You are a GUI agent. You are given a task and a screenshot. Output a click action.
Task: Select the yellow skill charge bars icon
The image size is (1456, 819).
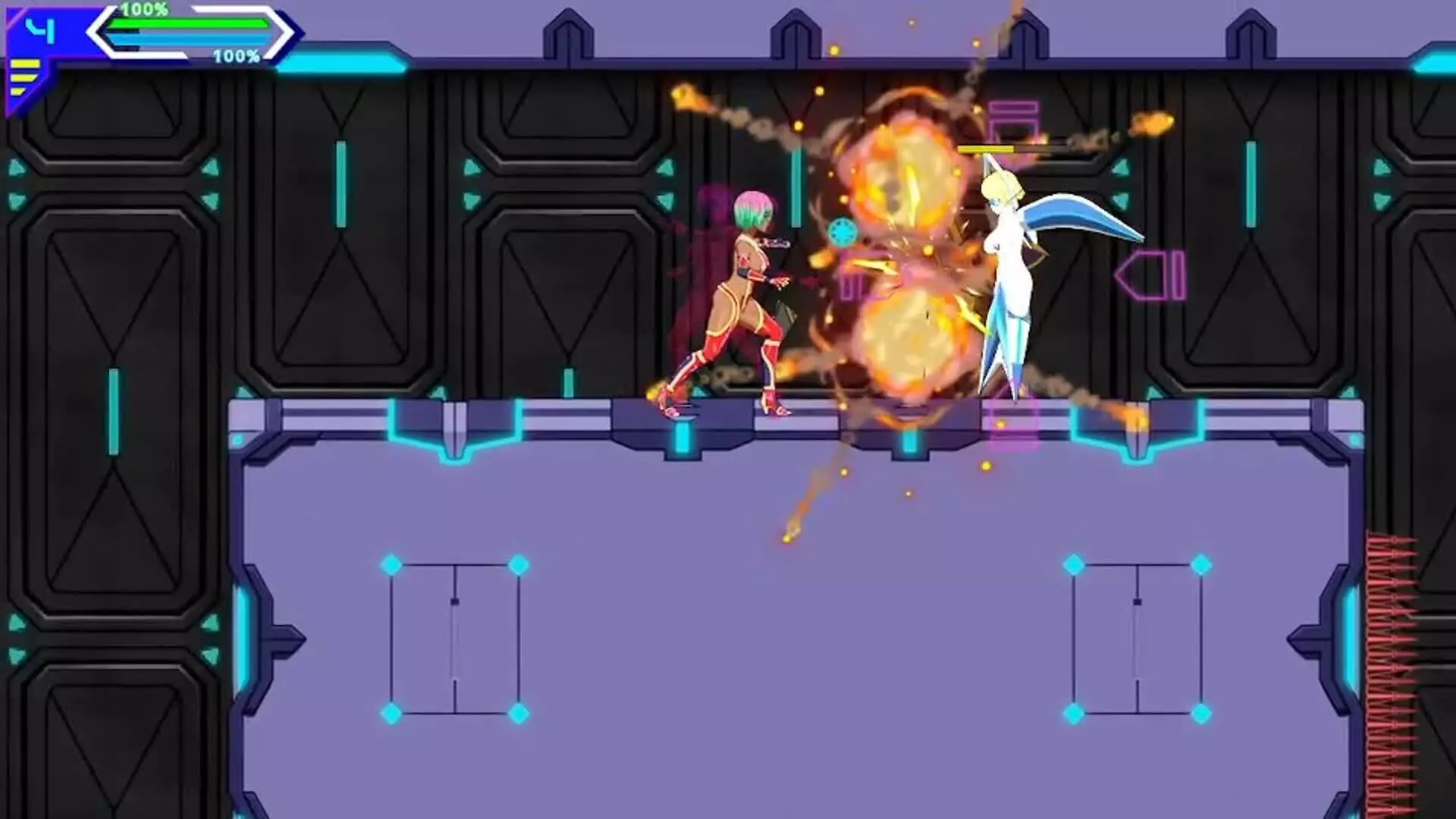pyautogui.click(x=23, y=76)
